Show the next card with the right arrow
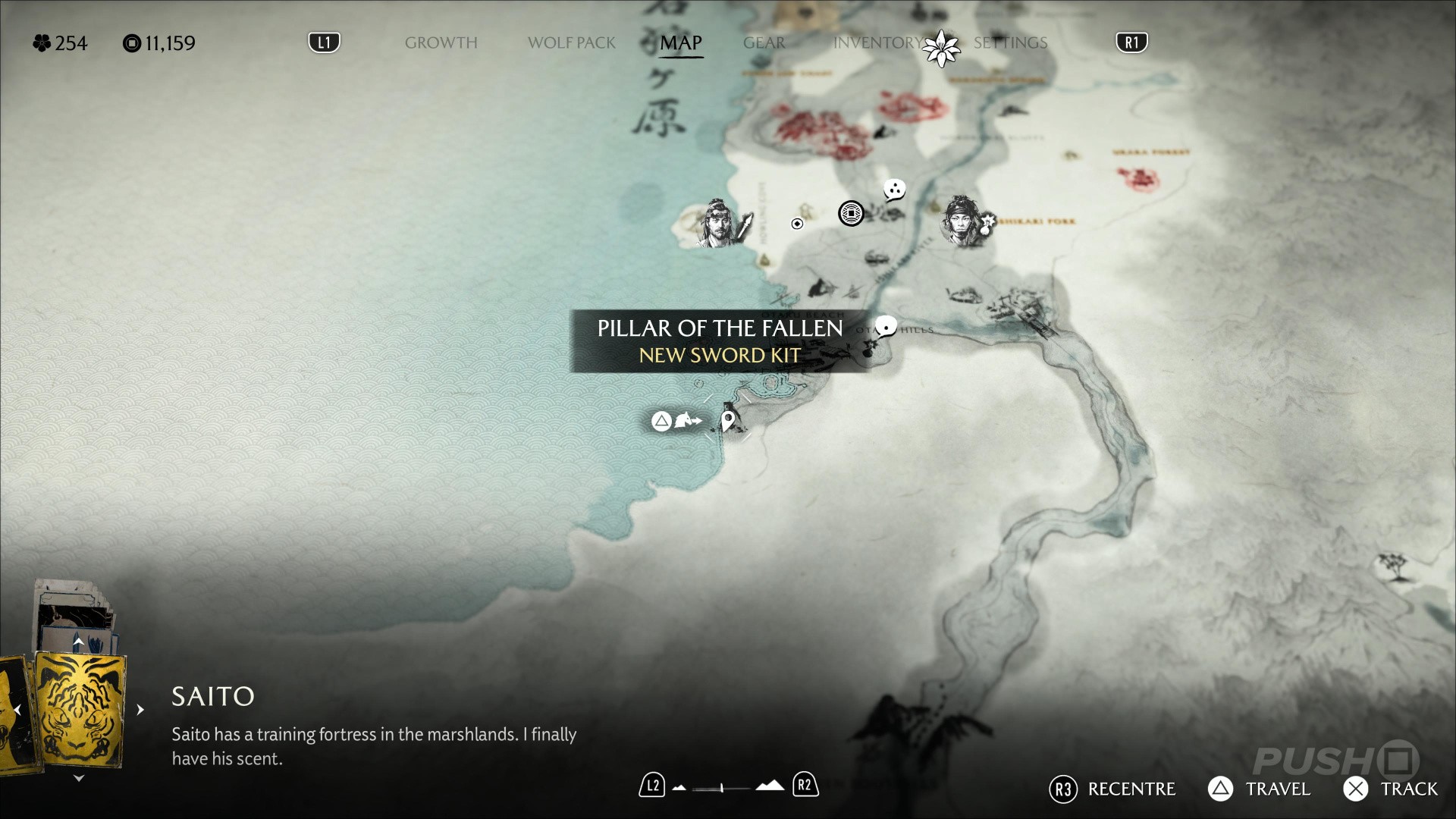1456x819 pixels. (x=140, y=710)
